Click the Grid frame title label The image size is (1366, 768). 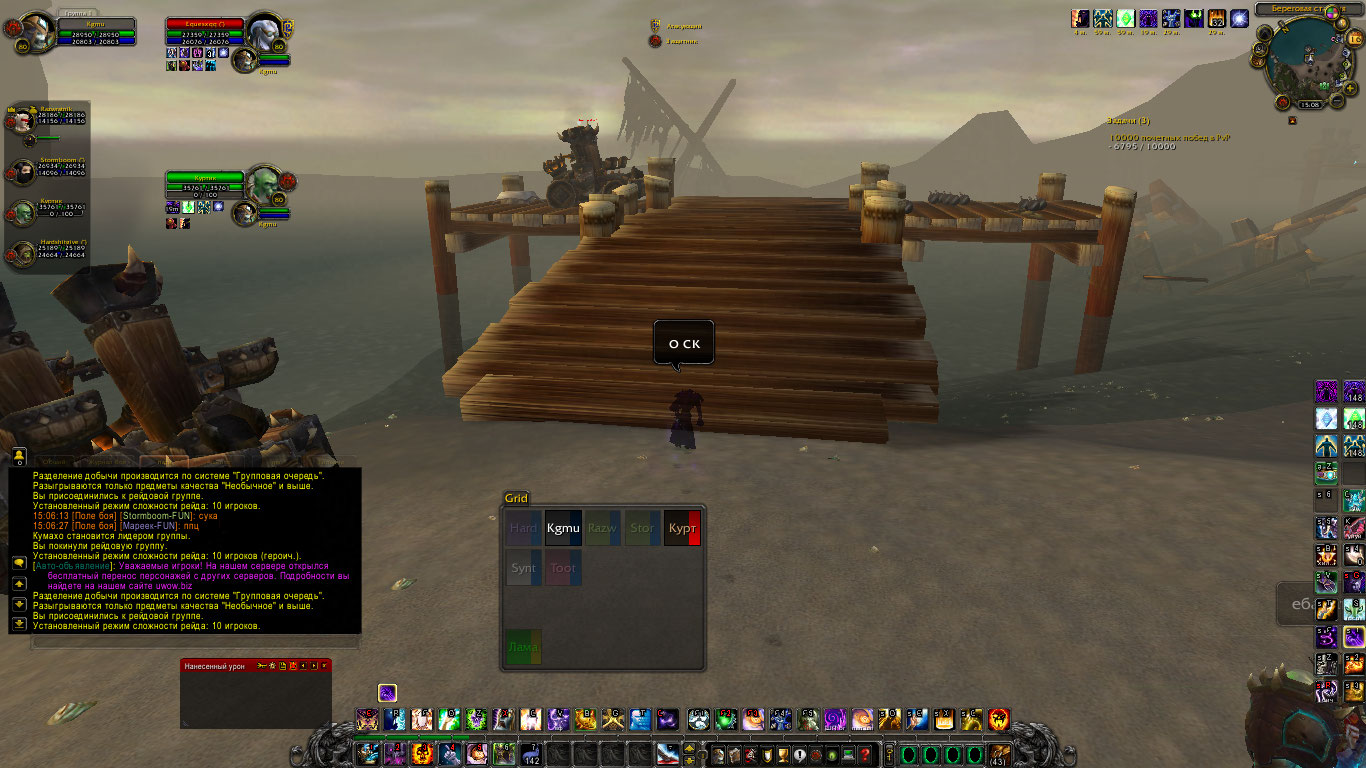pyautogui.click(x=516, y=498)
